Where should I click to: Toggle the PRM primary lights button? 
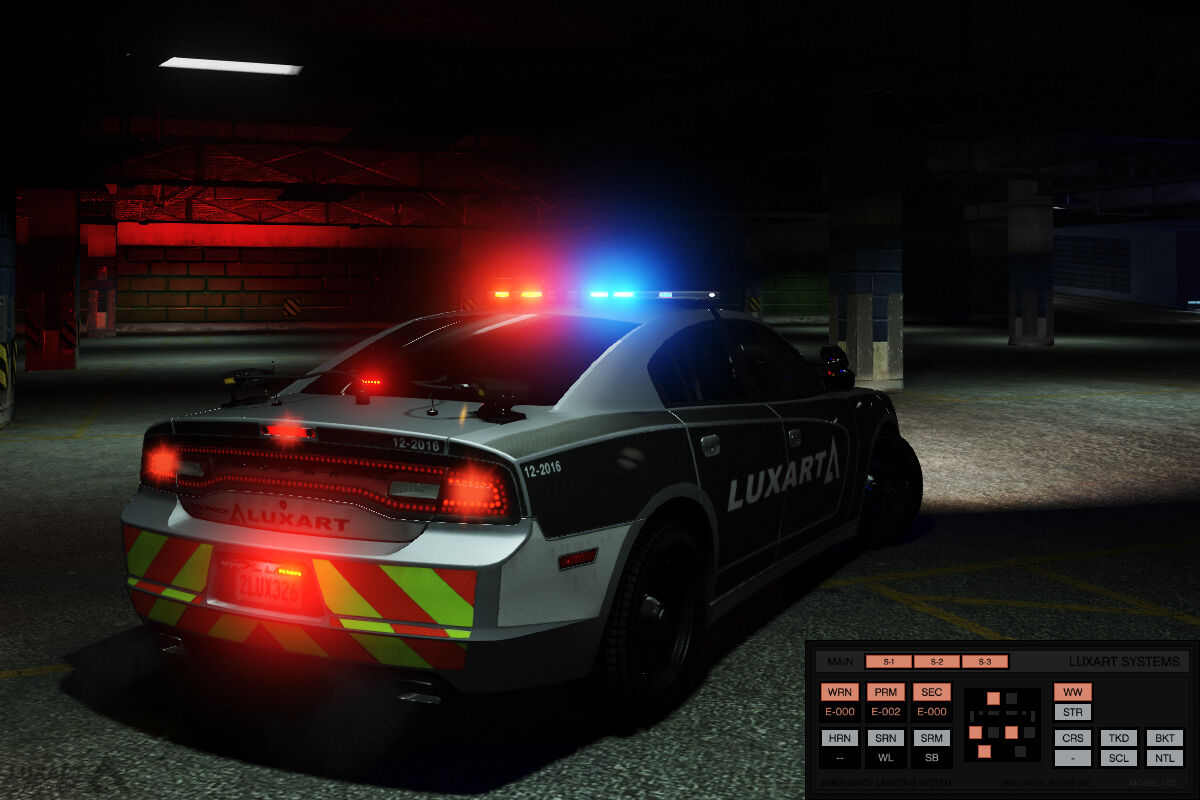[x=886, y=692]
